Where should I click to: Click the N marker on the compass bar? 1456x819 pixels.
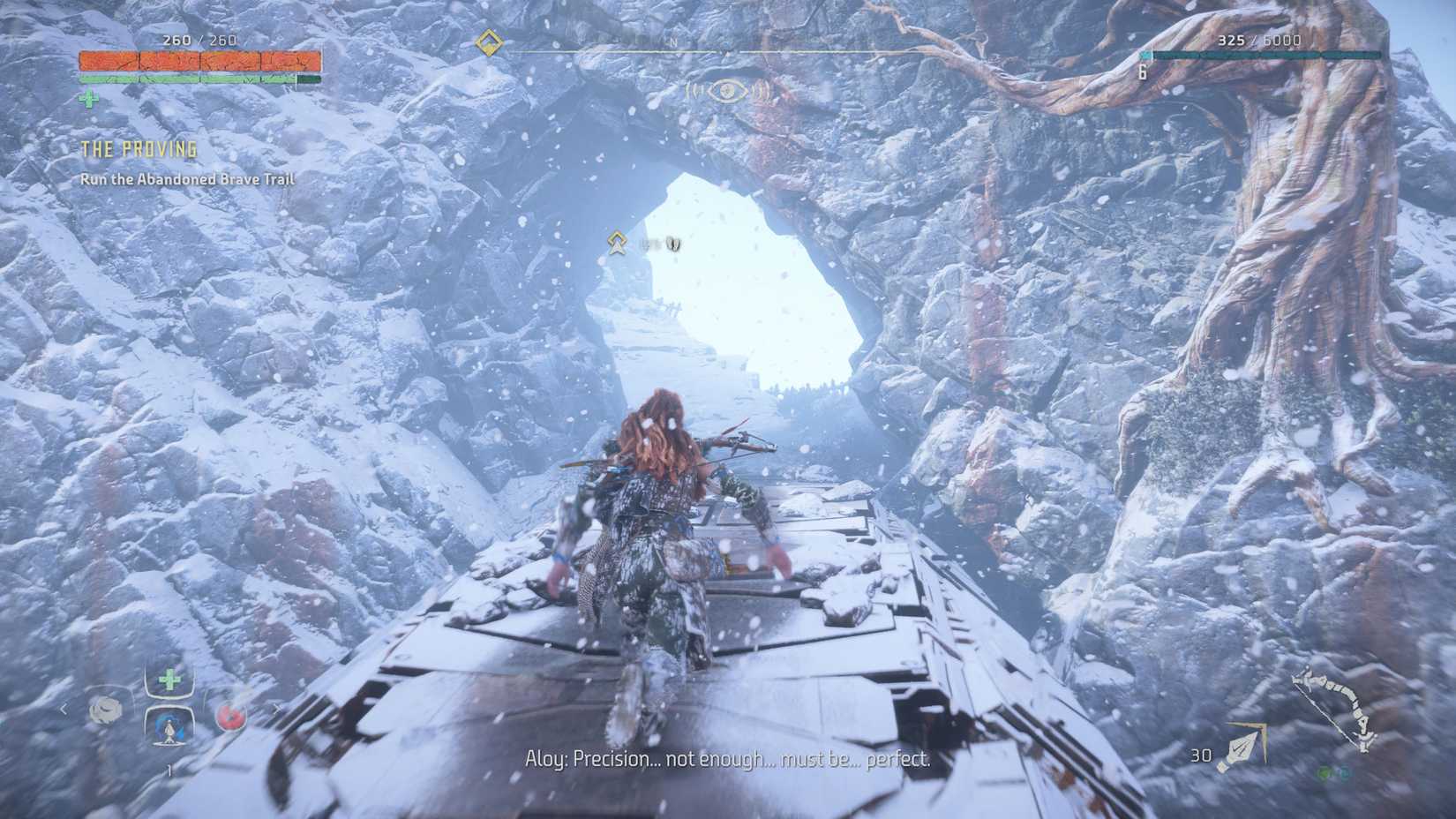[x=672, y=41]
